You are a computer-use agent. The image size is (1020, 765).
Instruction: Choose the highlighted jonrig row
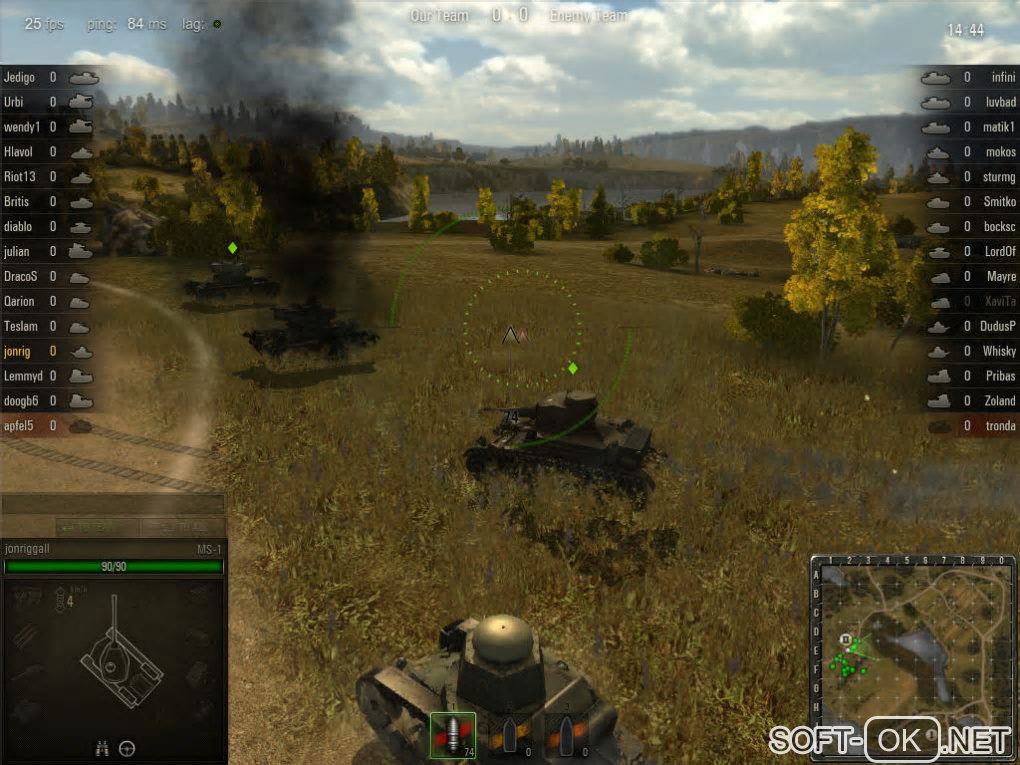tap(18, 351)
